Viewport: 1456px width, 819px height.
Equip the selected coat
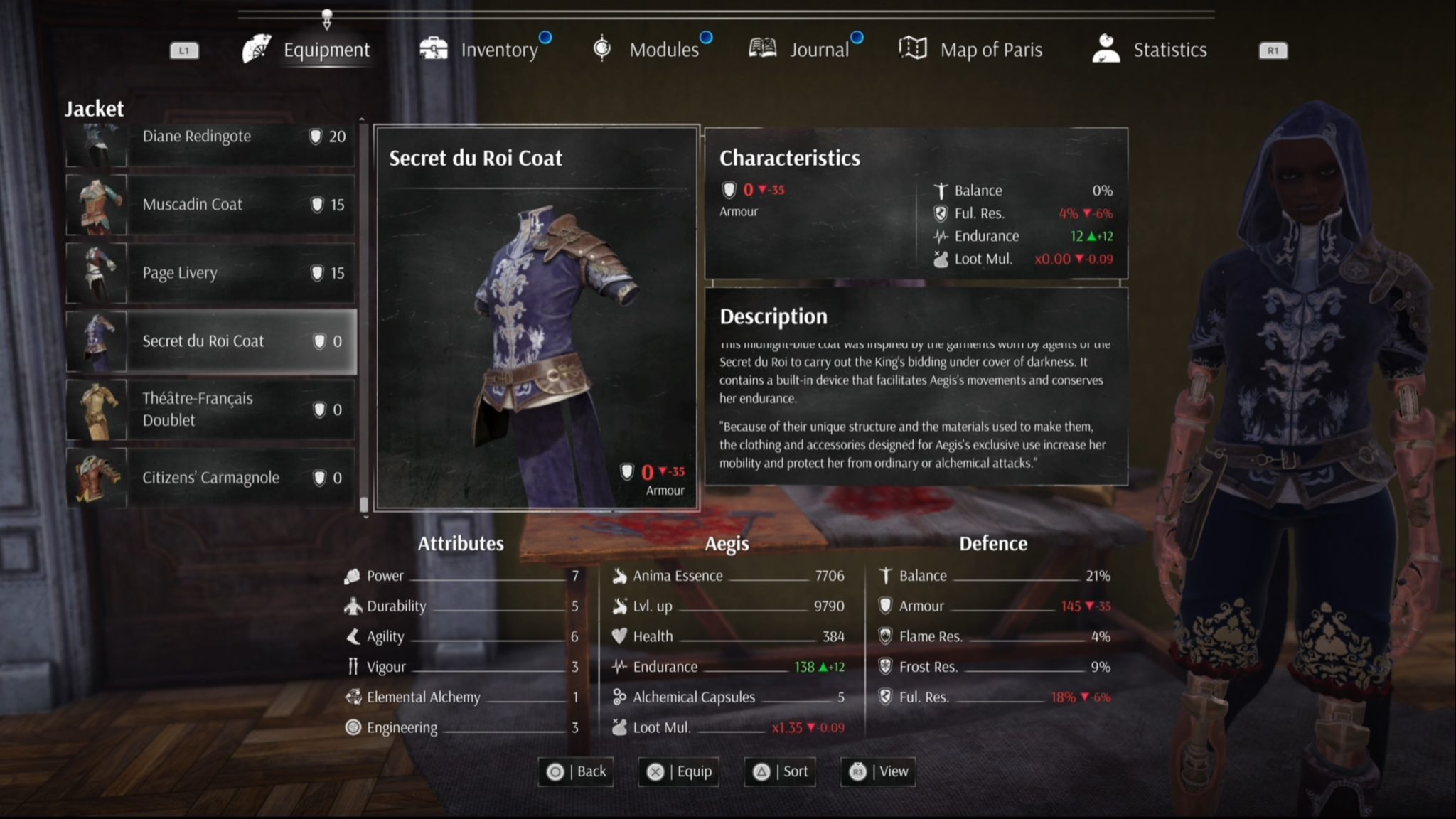[679, 771]
